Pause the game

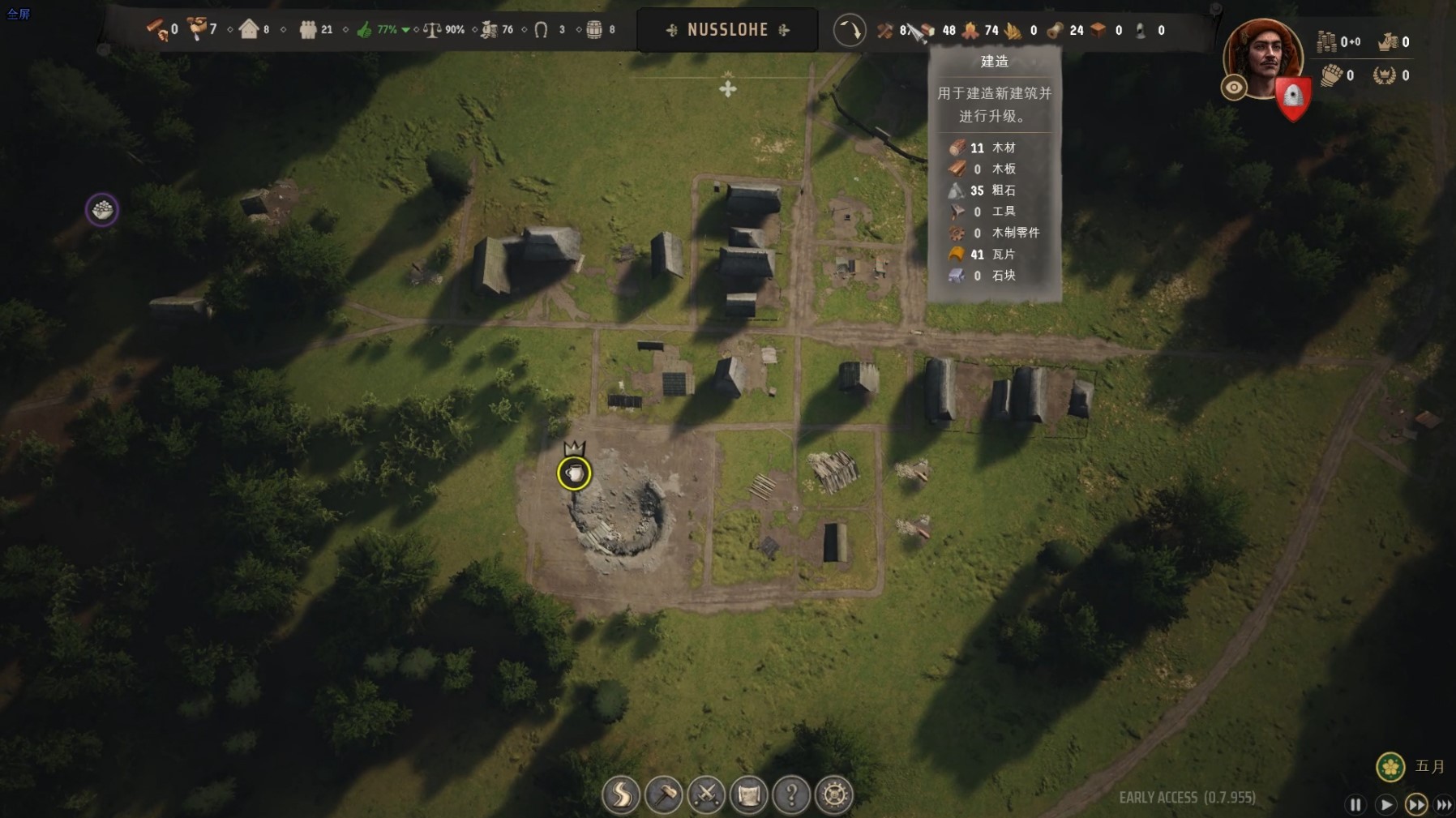point(1355,804)
